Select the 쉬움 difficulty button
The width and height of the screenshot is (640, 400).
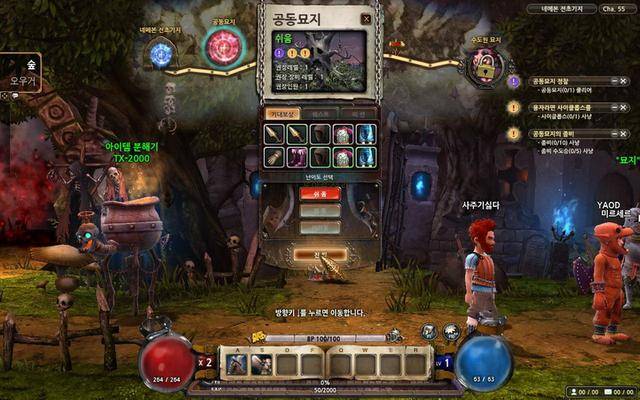pos(312,194)
